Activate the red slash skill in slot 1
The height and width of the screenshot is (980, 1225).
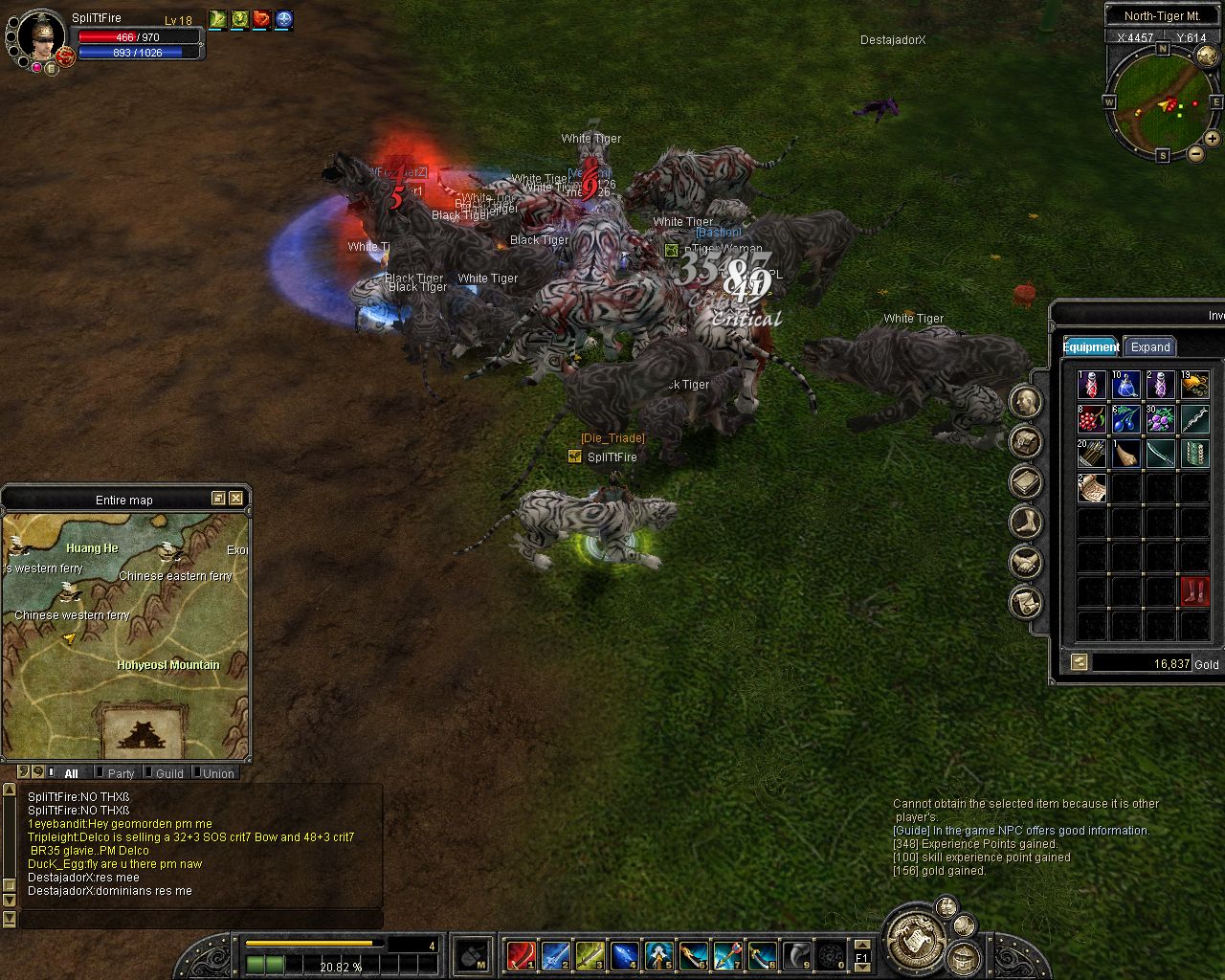[x=521, y=955]
